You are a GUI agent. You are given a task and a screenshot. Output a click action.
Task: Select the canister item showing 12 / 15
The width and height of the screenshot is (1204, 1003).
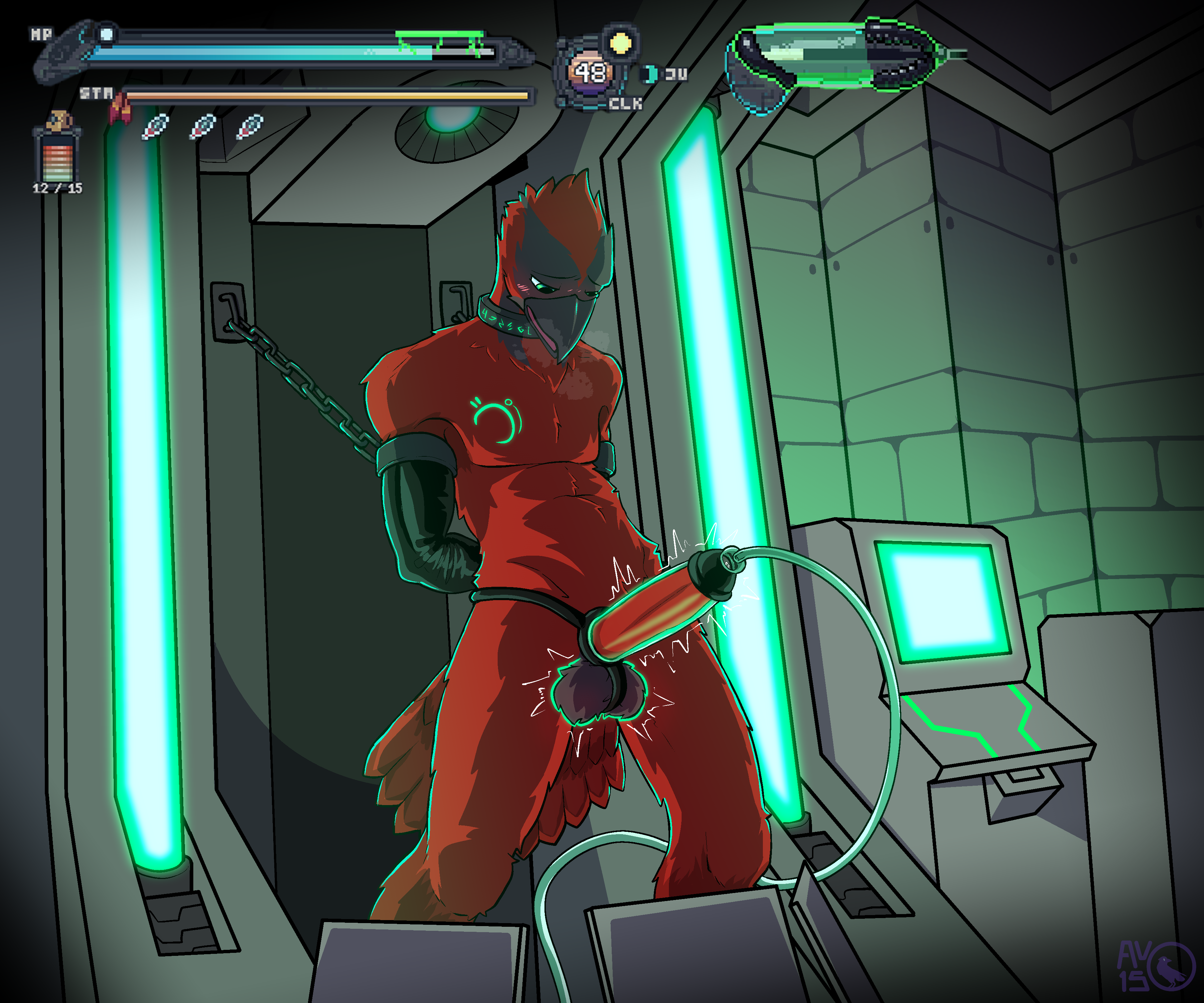[57, 152]
